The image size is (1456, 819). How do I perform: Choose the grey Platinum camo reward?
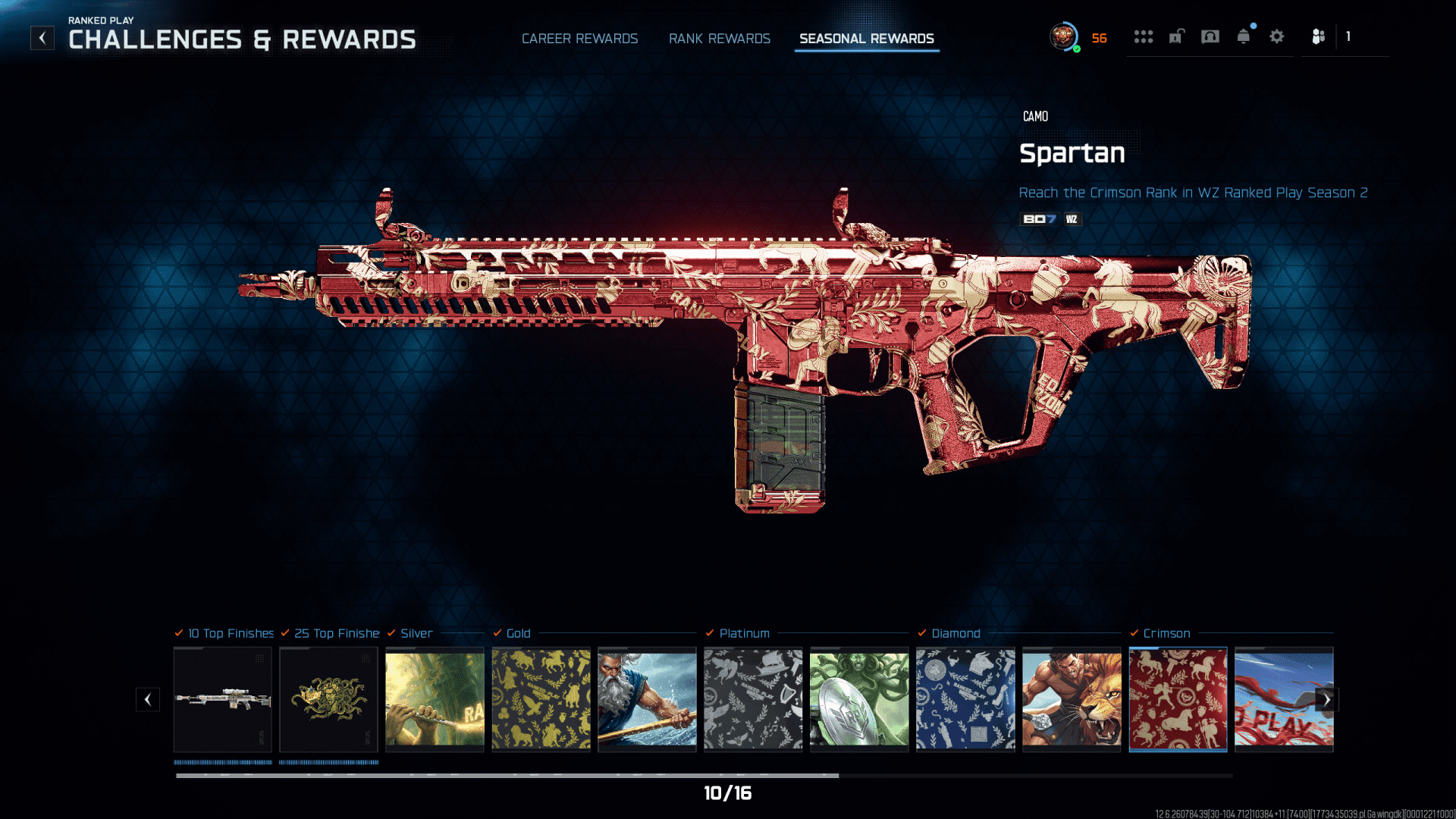[x=753, y=698]
